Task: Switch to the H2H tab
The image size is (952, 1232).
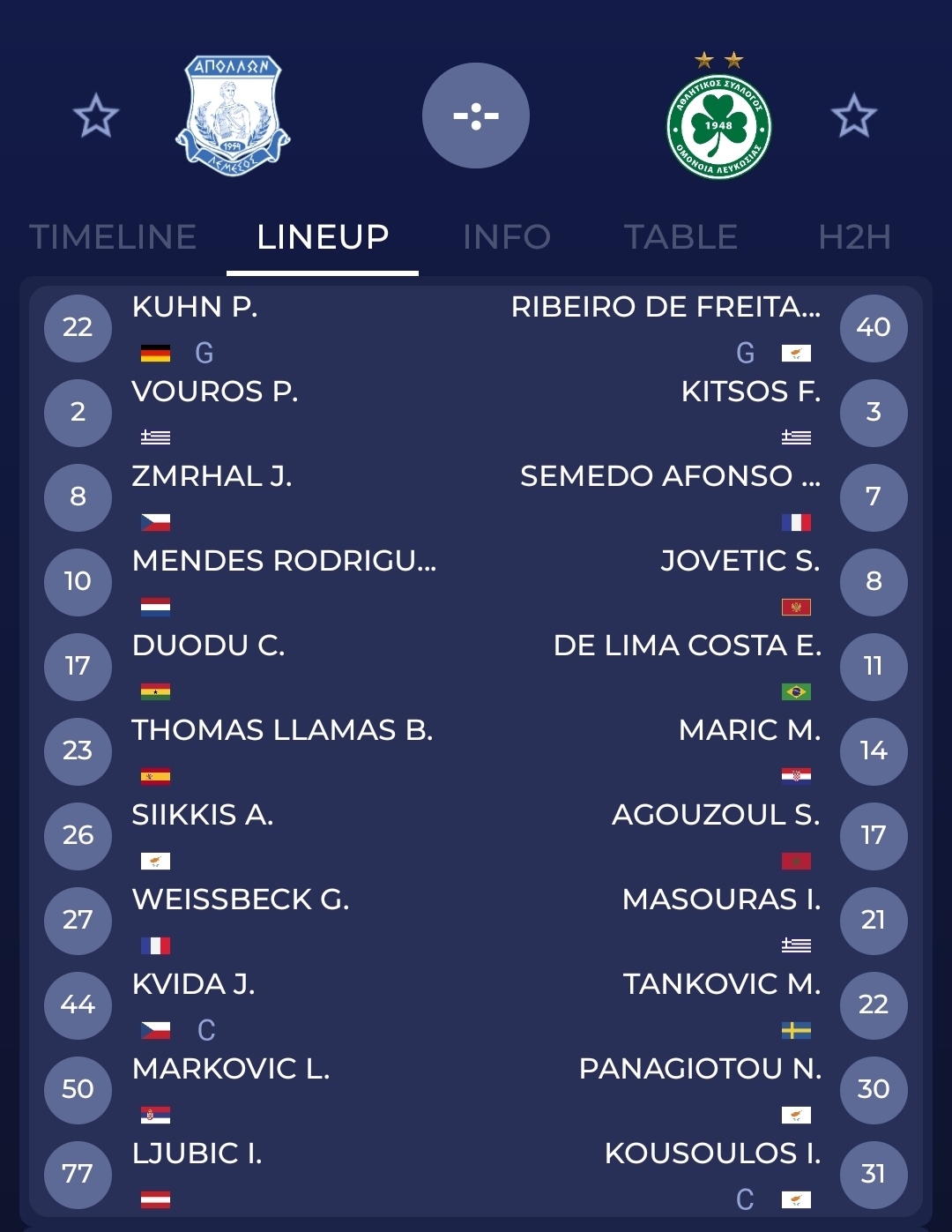Action: pyautogui.click(x=854, y=237)
